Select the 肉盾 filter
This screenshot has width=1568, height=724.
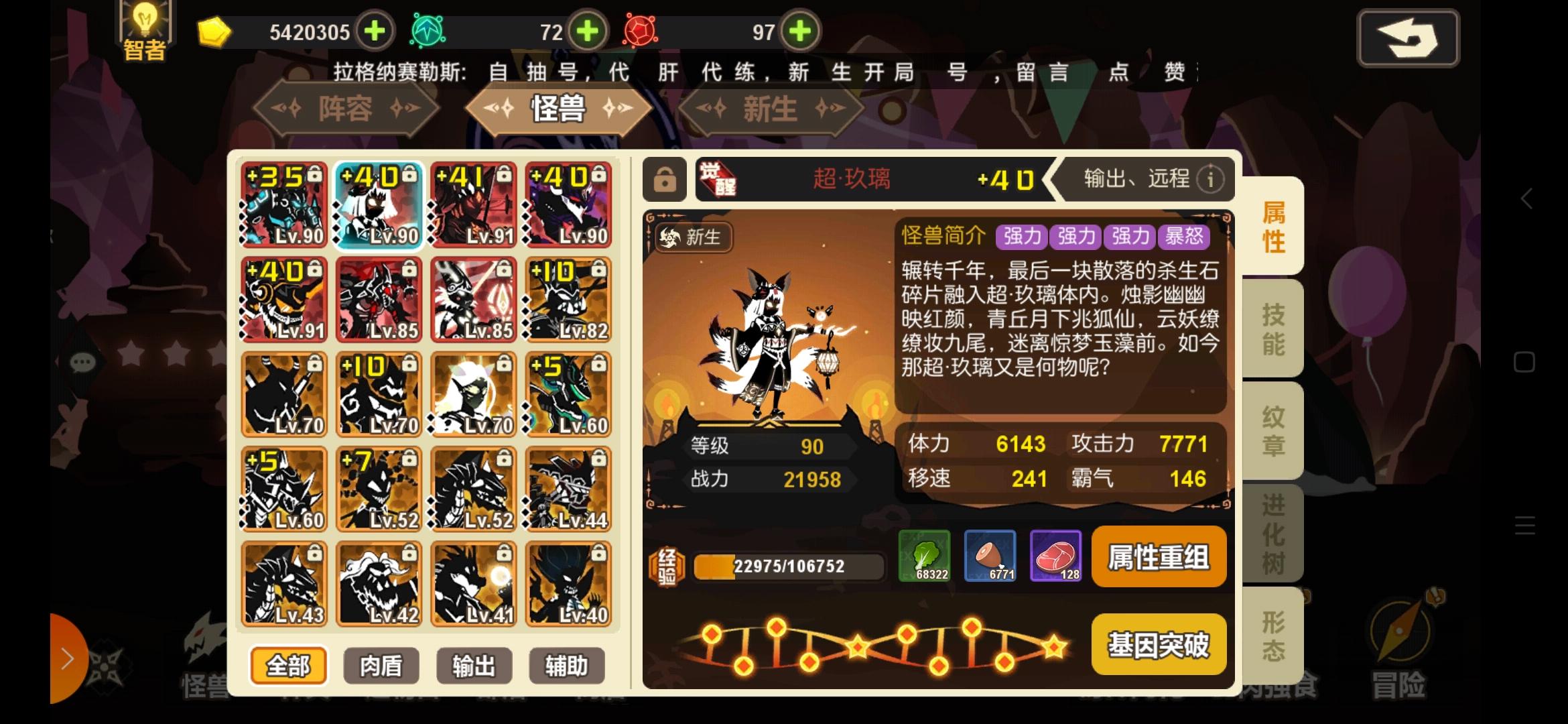(381, 666)
